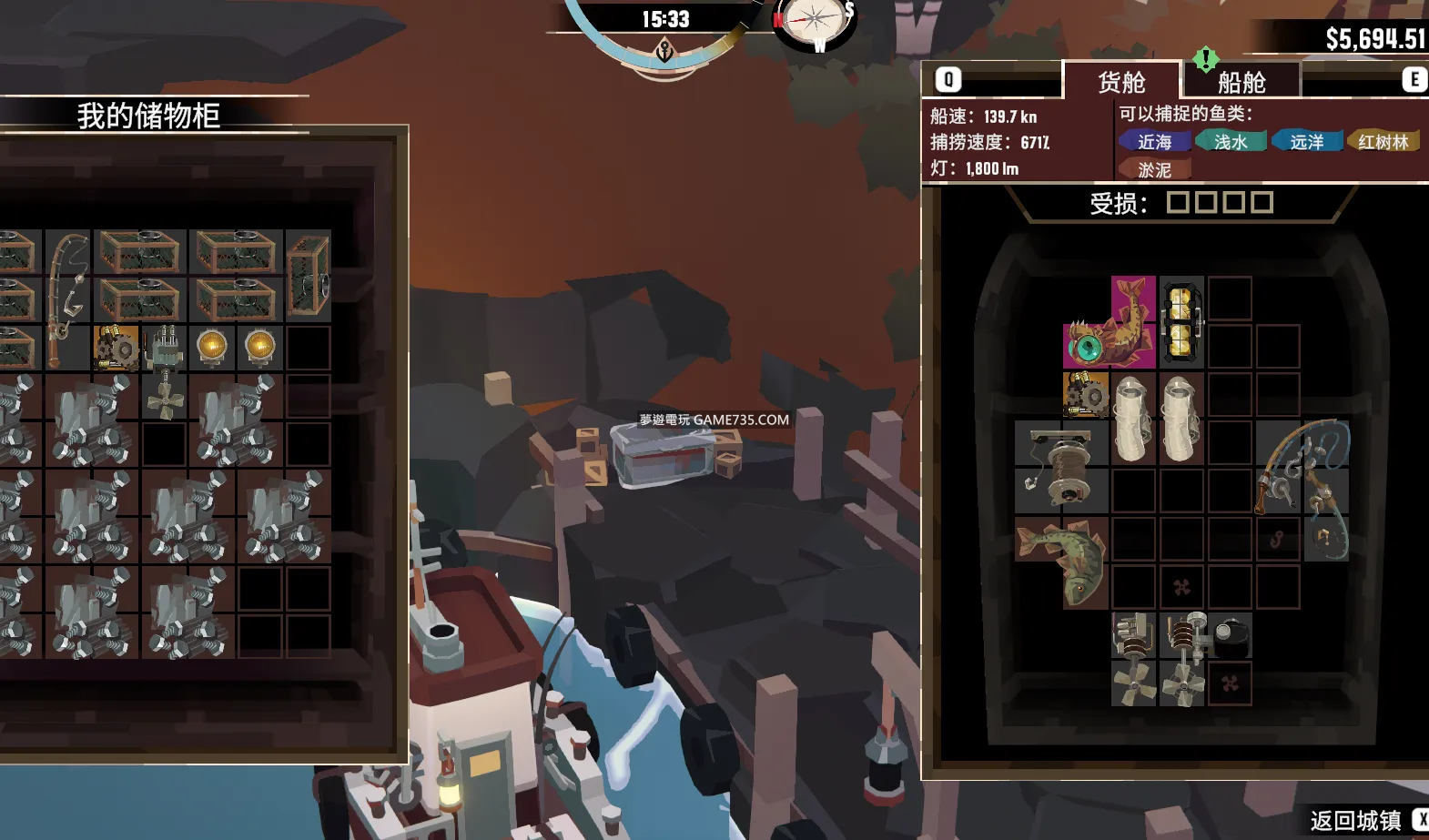The image size is (1429, 840).
Task: Pick the yellow double lamp in cargo
Action: tap(1181, 322)
